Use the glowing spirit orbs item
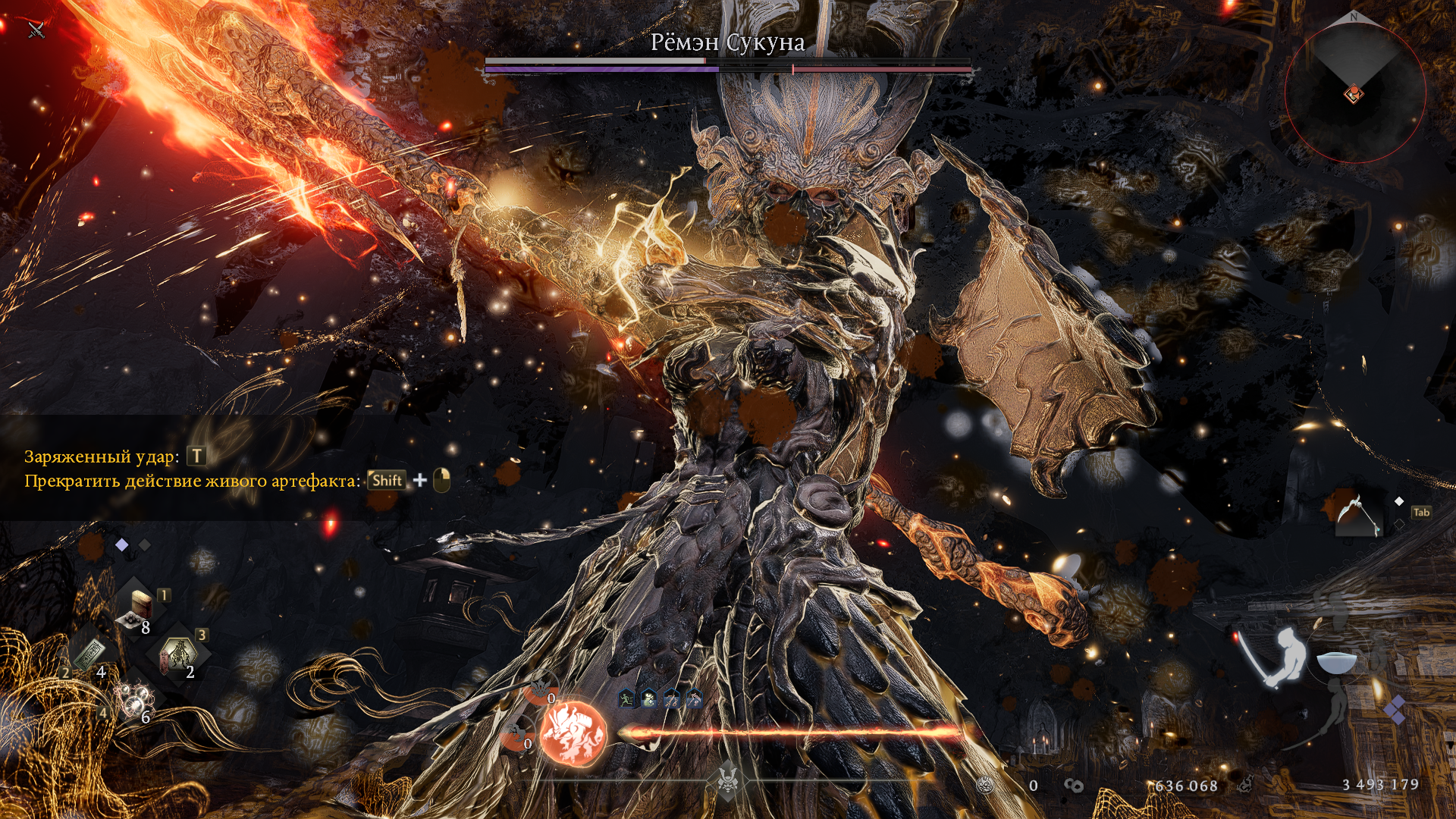The image size is (1456, 819). (135, 701)
